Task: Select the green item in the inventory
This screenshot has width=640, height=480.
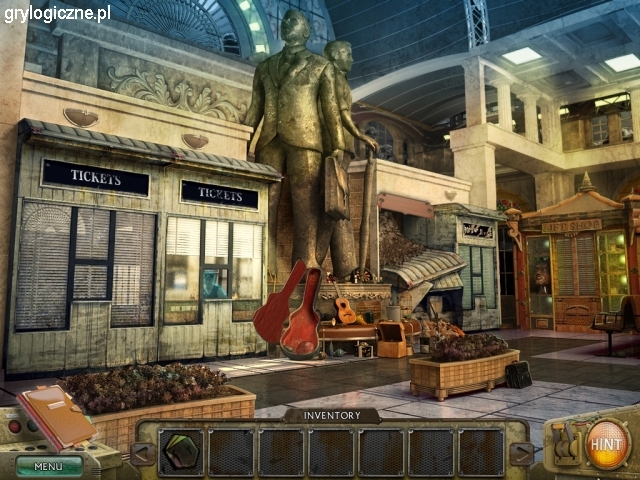Action: (x=180, y=452)
